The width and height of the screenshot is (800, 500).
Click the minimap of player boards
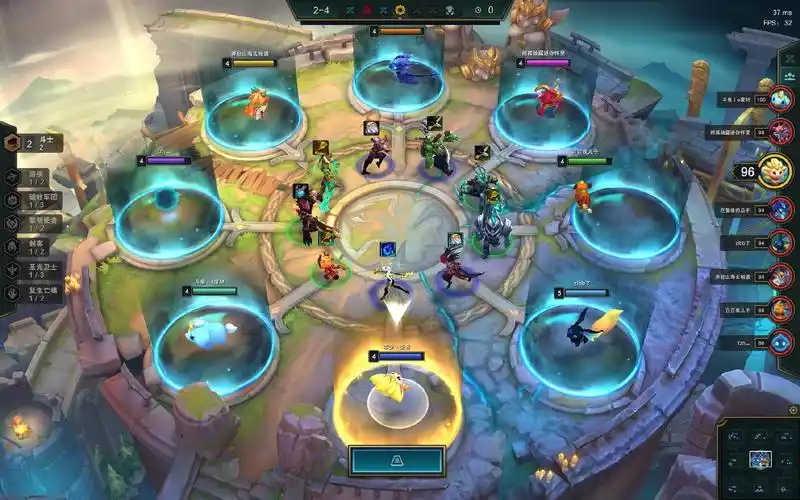point(759,458)
